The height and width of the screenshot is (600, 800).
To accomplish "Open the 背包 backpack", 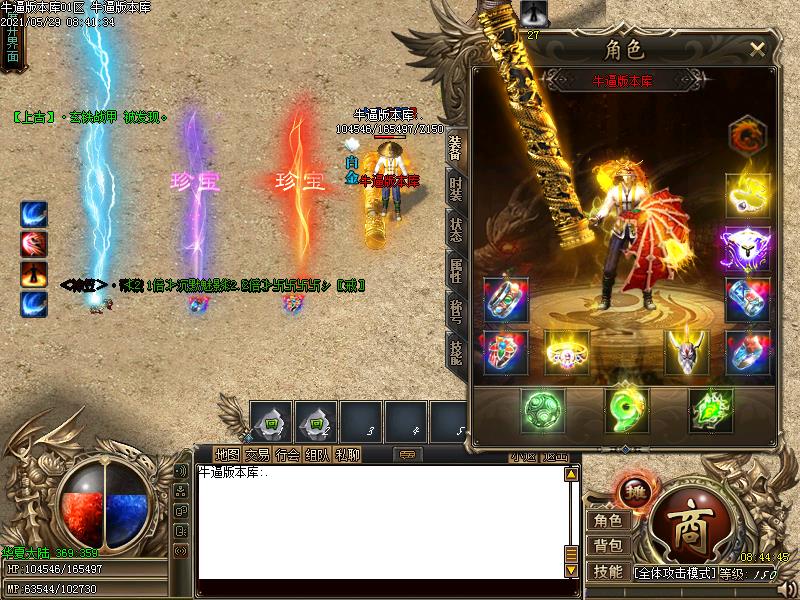I will (x=608, y=546).
